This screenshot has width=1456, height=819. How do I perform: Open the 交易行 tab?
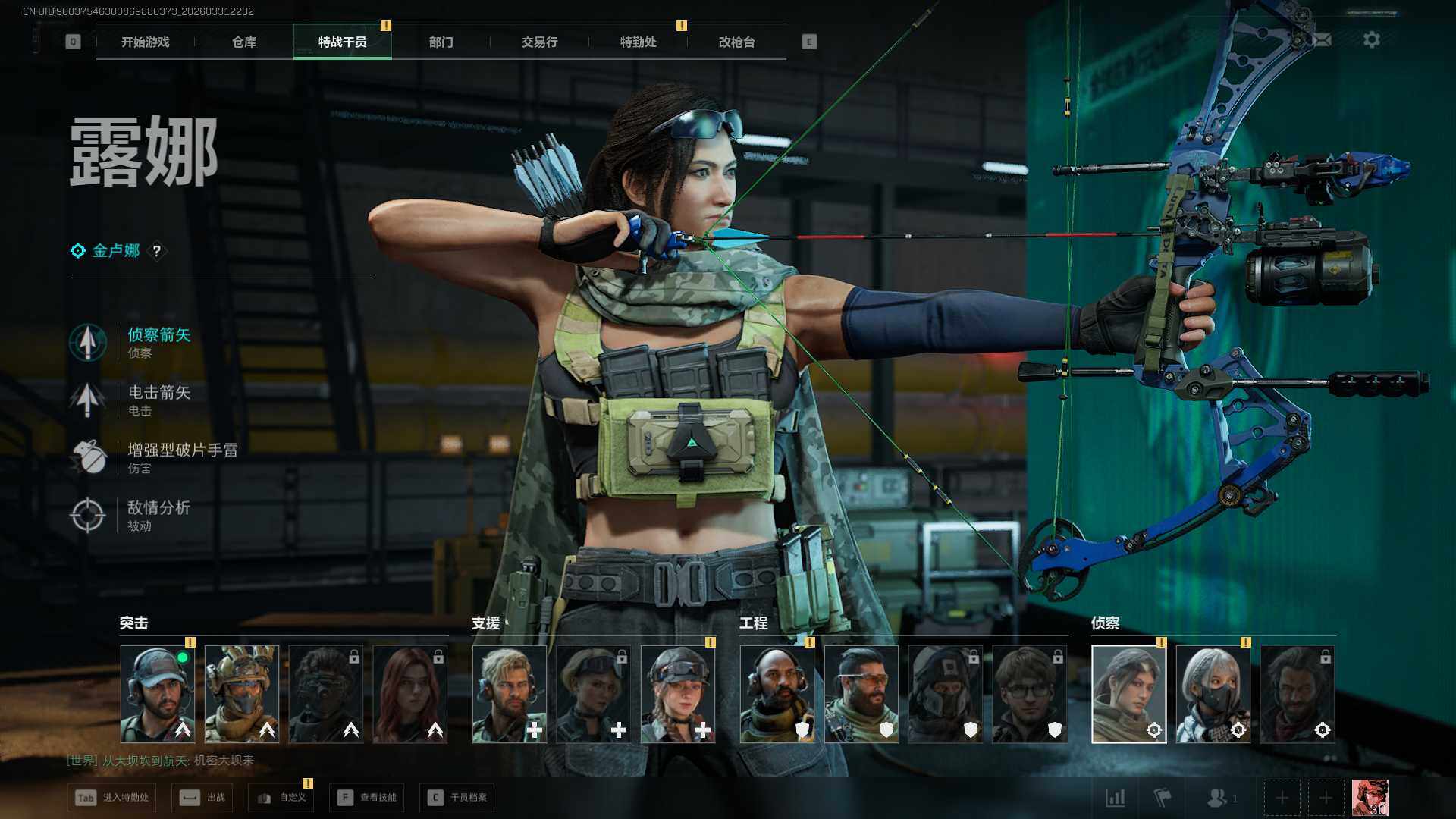[539, 42]
